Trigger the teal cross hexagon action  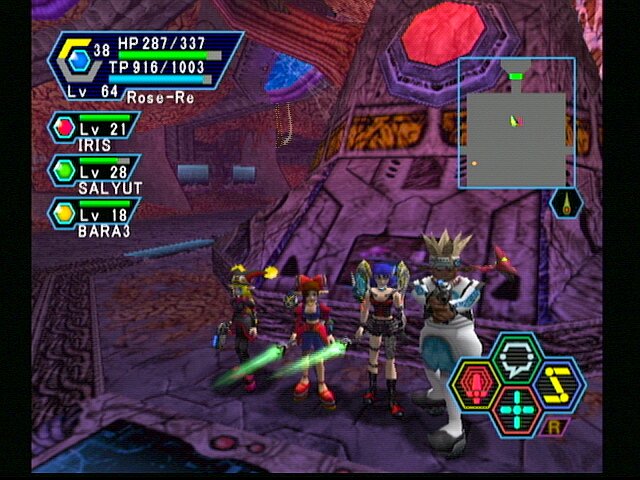[516, 410]
